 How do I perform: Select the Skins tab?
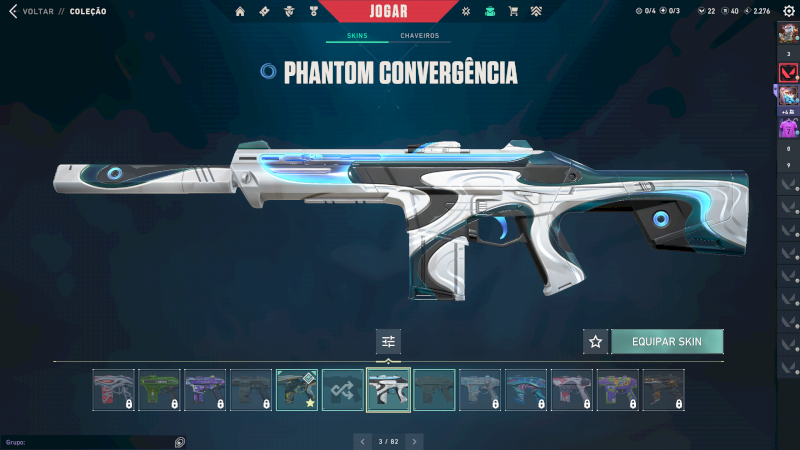[x=357, y=36]
